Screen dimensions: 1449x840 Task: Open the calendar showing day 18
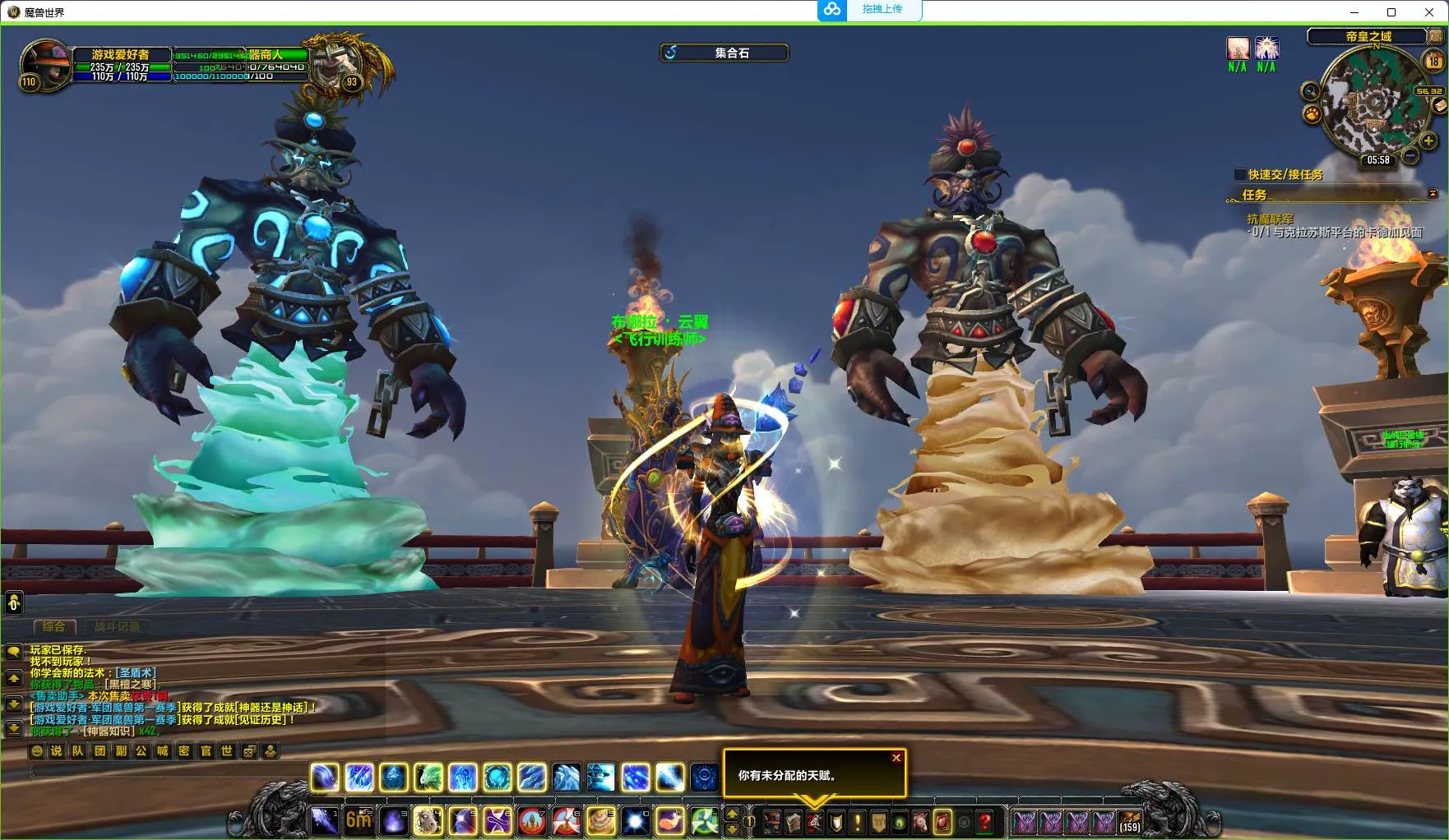tap(1434, 60)
